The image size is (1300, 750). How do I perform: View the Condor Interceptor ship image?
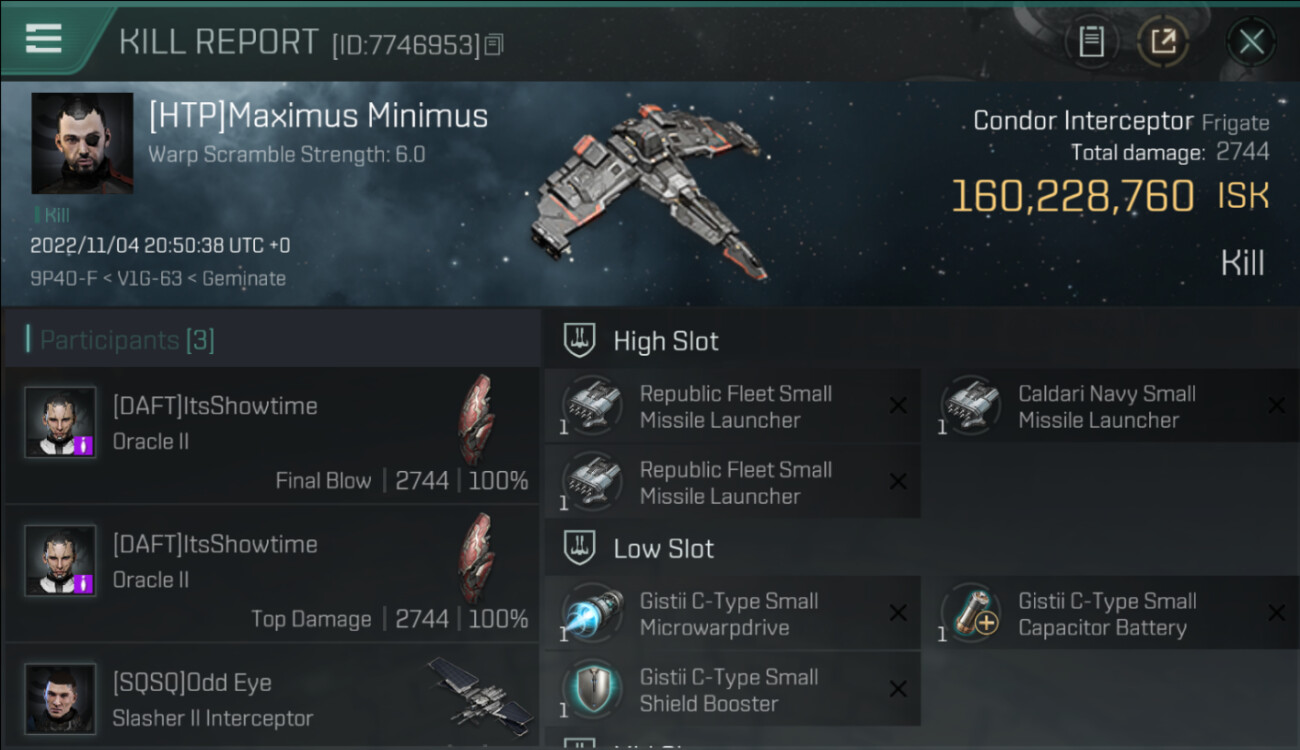(x=651, y=190)
